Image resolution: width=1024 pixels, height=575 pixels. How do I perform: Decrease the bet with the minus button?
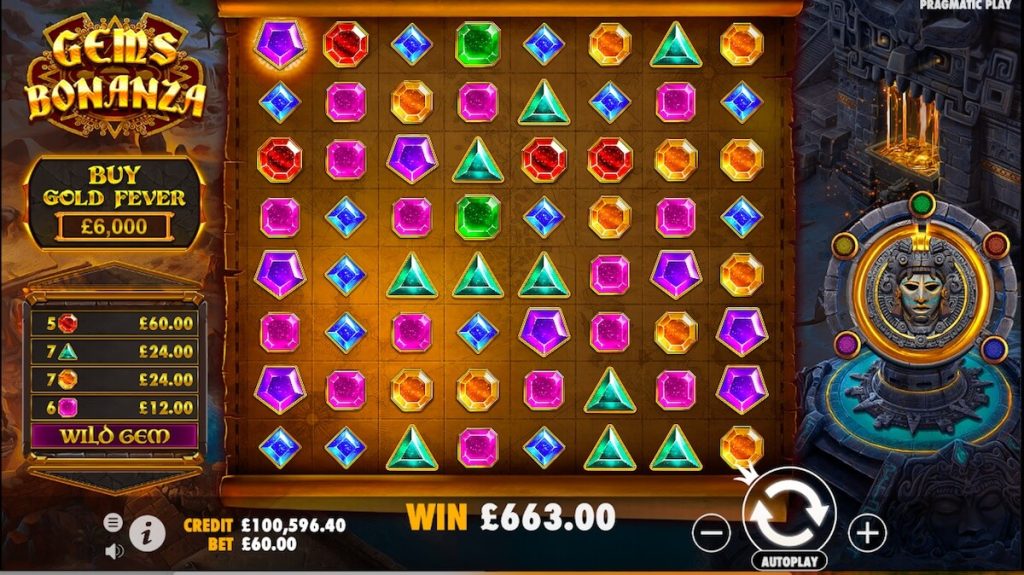(711, 533)
